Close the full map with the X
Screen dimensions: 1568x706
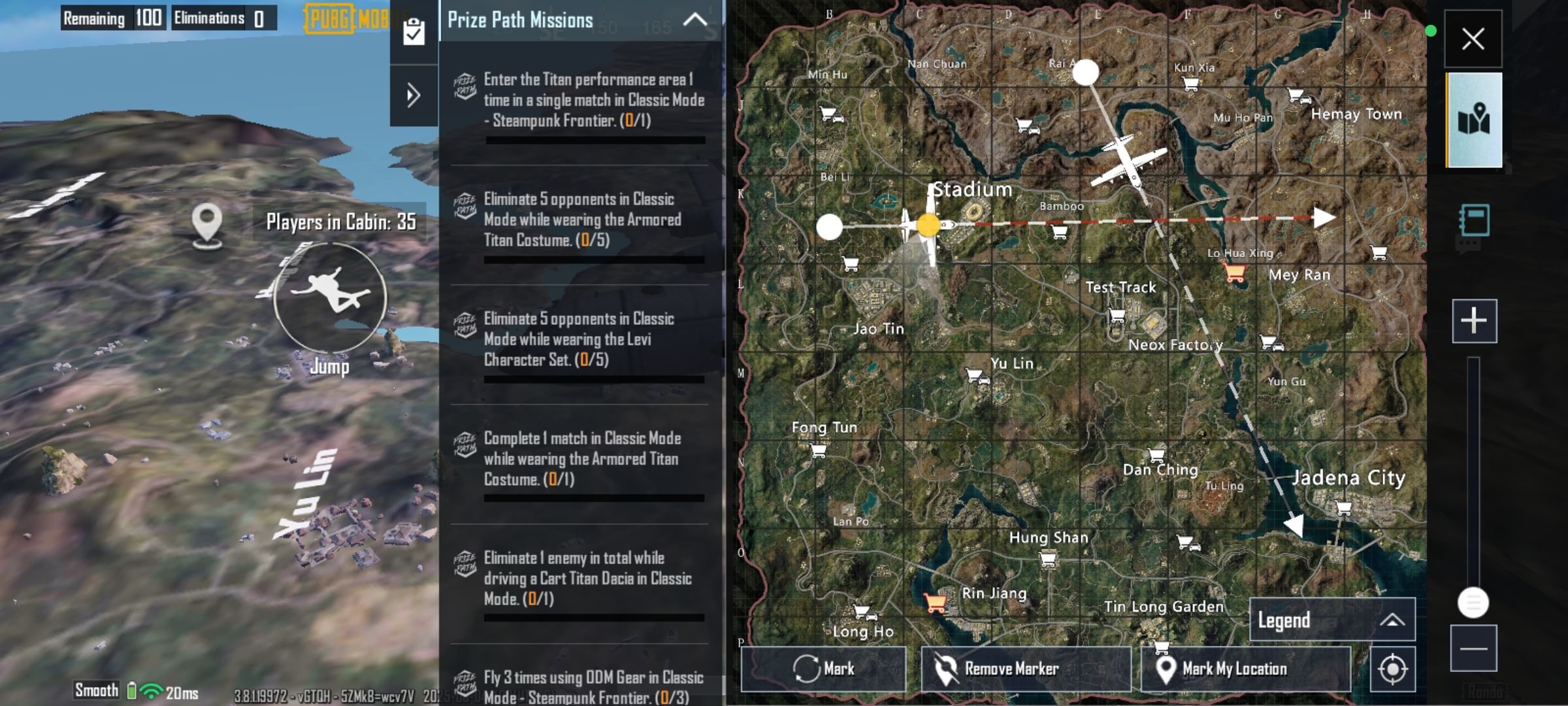click(x=1473, y=39)
